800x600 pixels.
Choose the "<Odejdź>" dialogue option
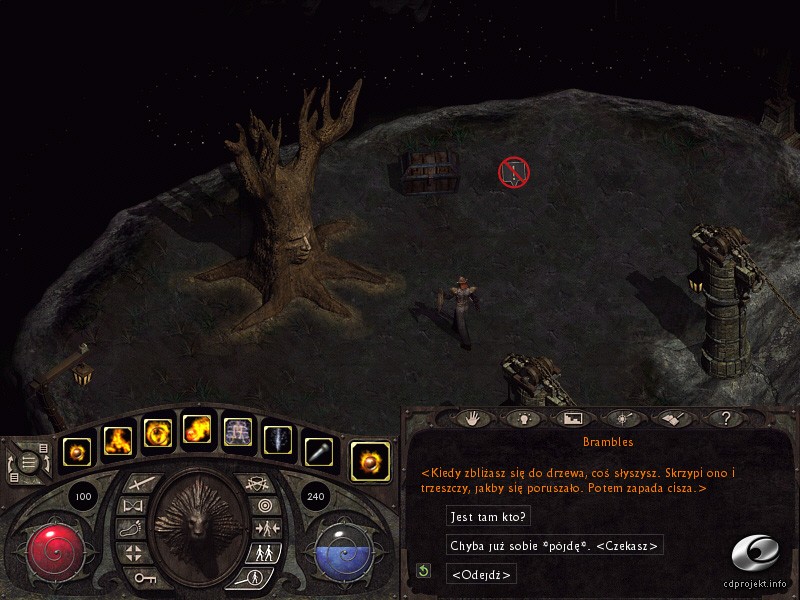click(482, 574)
